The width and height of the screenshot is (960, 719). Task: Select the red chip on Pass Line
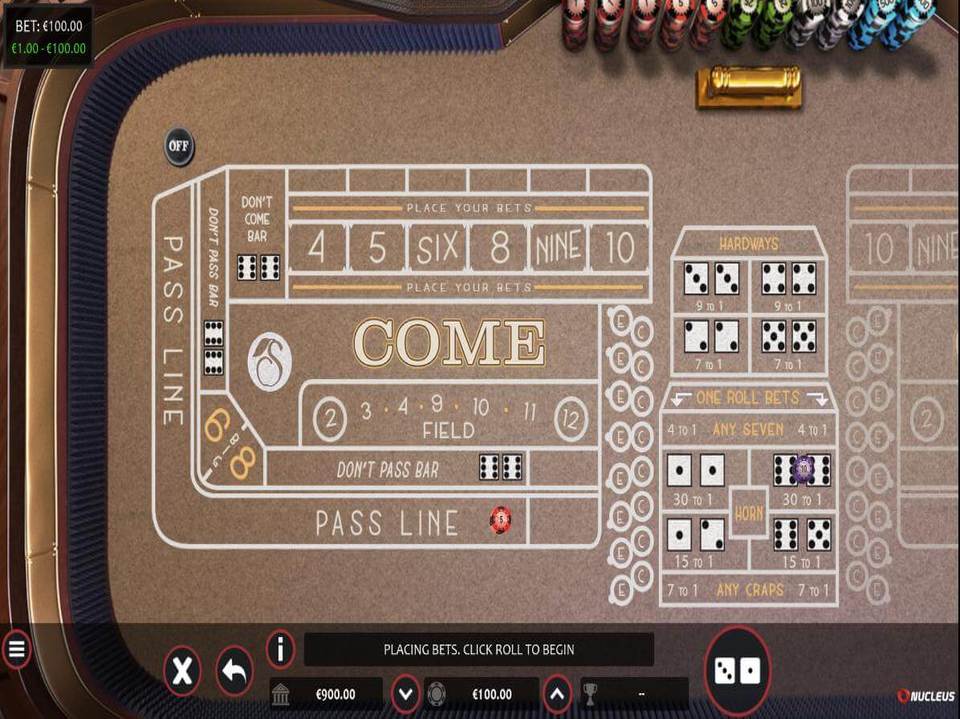coord(500,520)
